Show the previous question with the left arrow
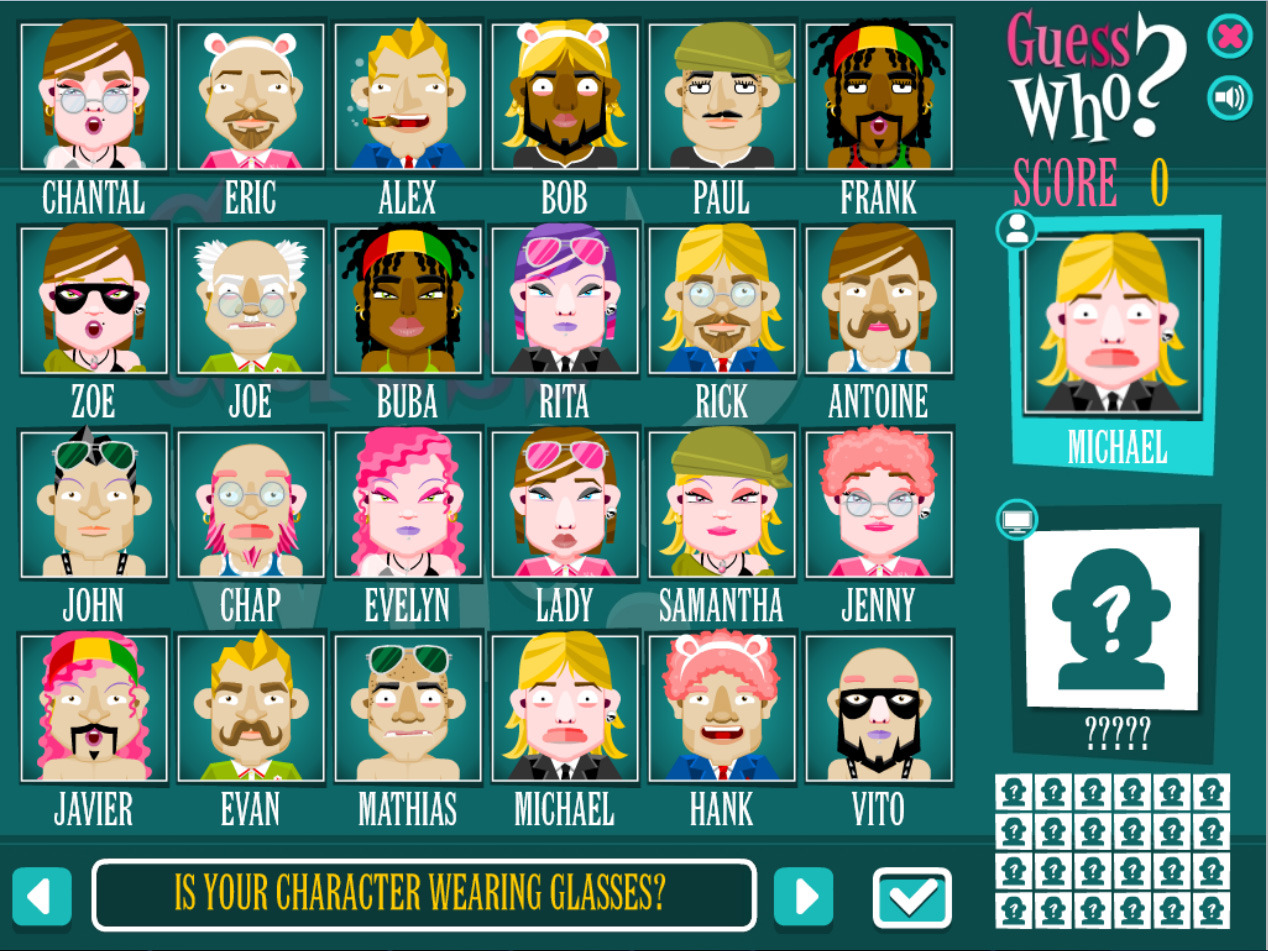Image resolution: width=1268 pixels, height=951 pixels. pos(42,896)
